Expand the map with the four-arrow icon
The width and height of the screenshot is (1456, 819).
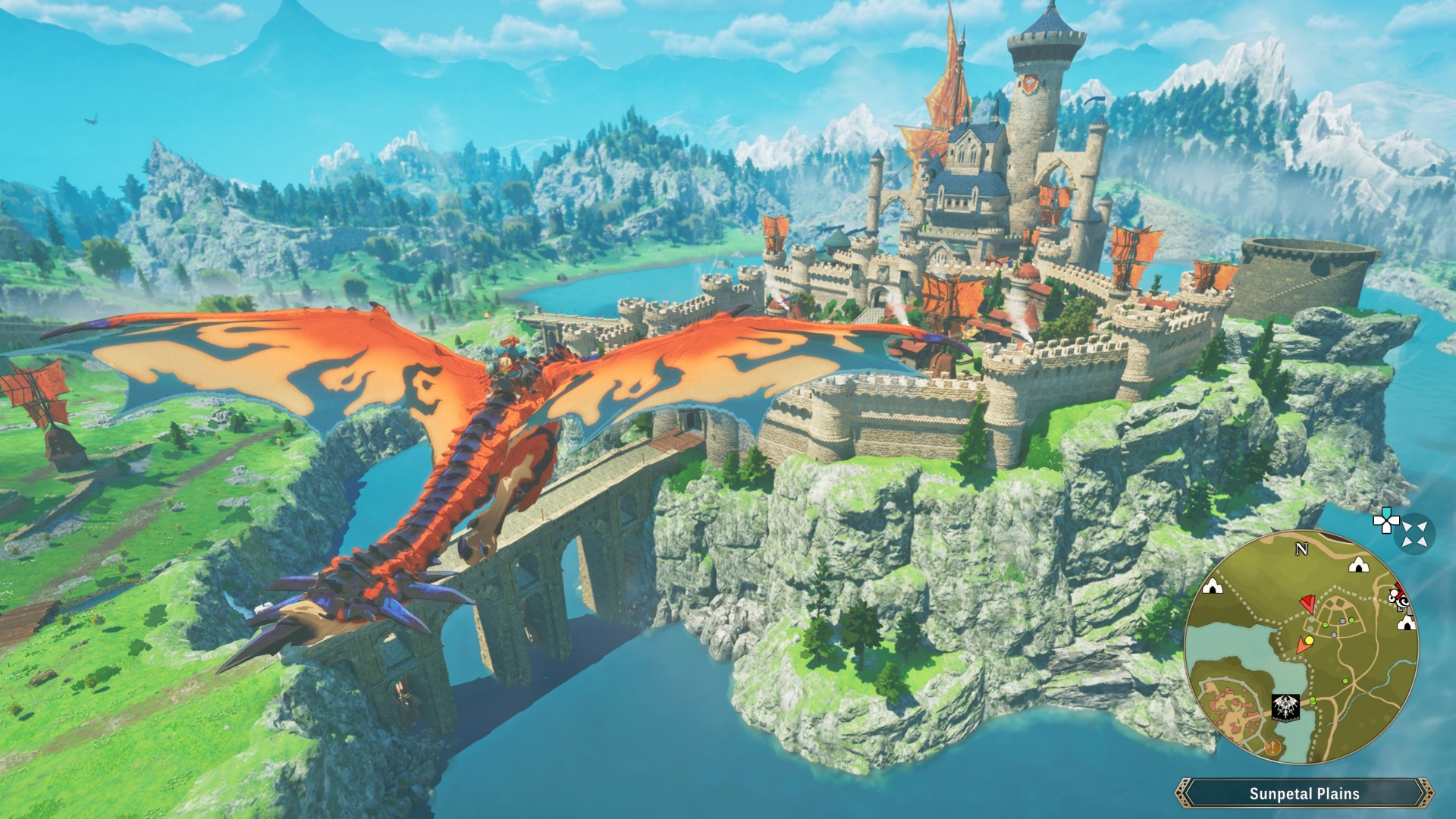click(1414, 534)
